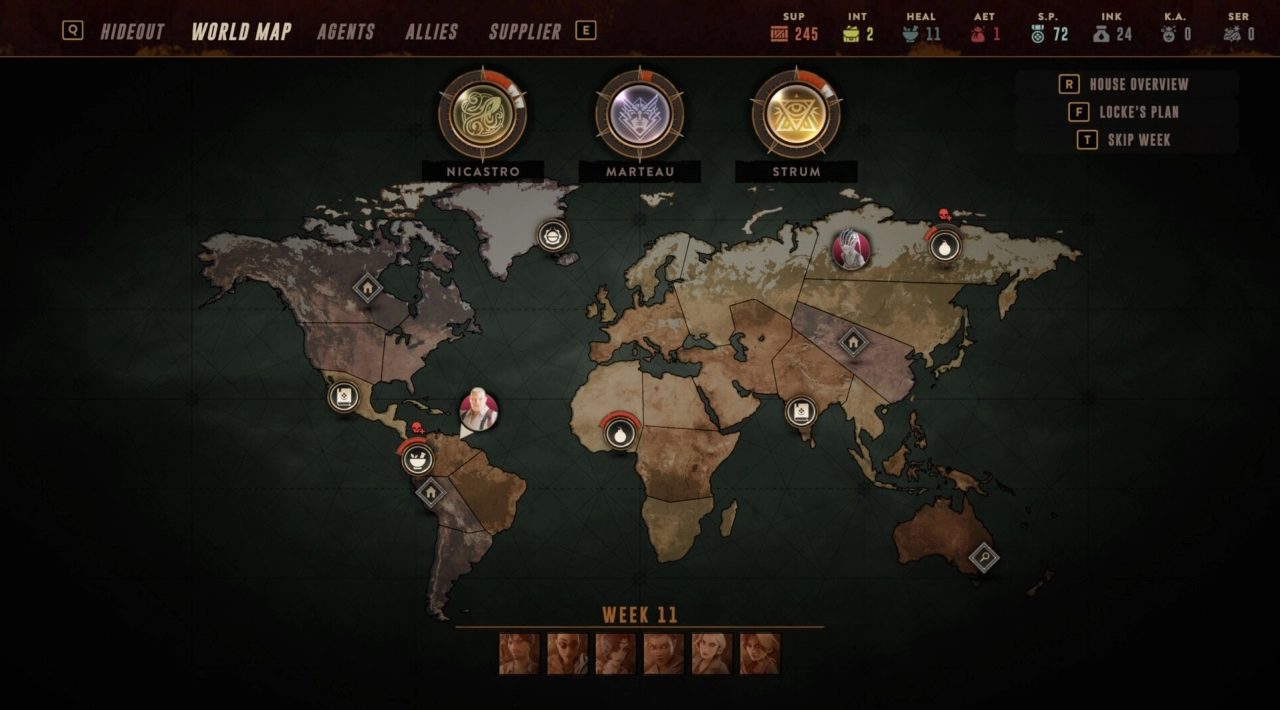The image size is (1280, 710).
Task: Inspect the Strum house emblem
Action: pos(796,115)
